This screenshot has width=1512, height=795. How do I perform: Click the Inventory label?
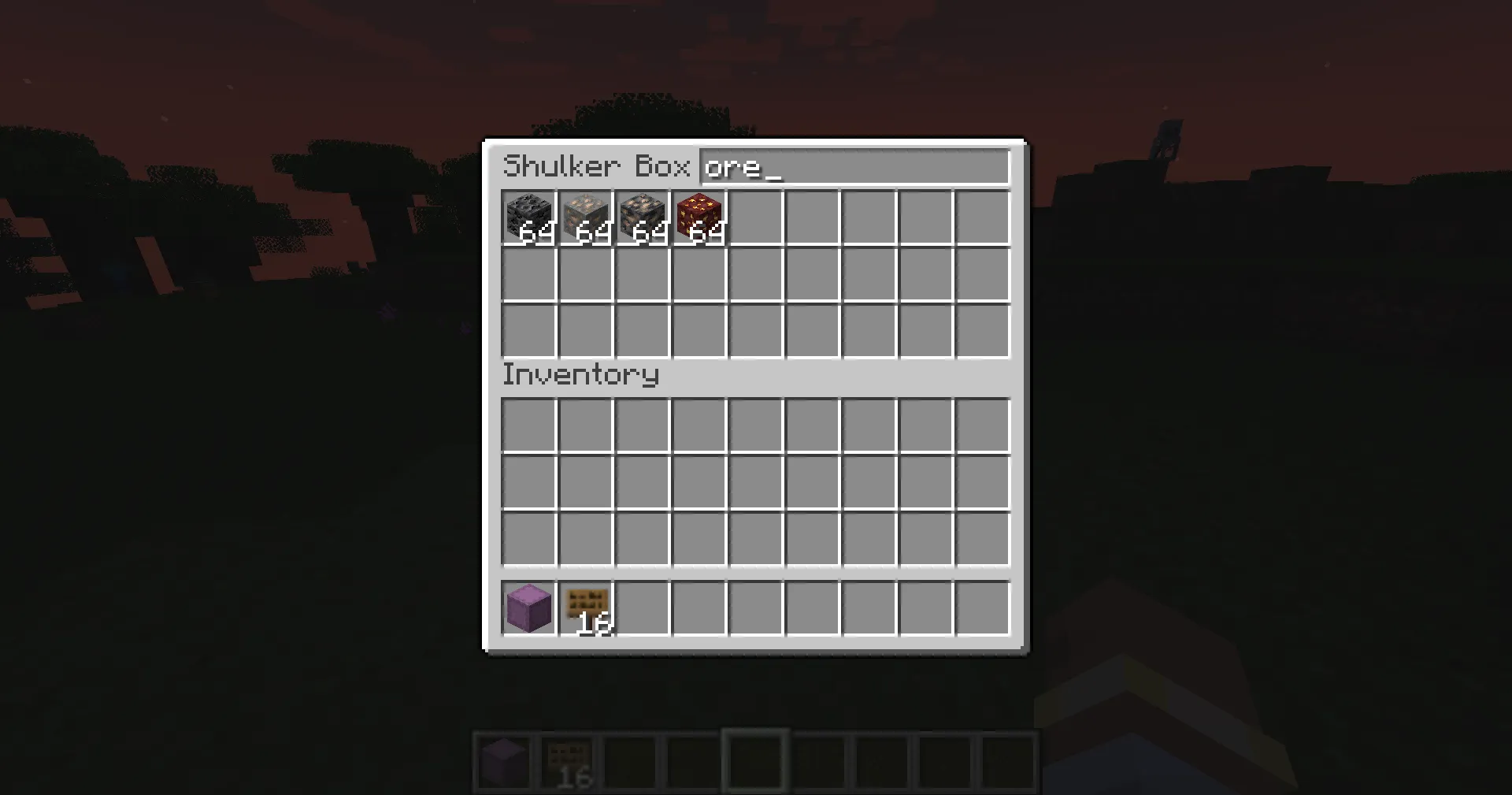tap(580, 376)
